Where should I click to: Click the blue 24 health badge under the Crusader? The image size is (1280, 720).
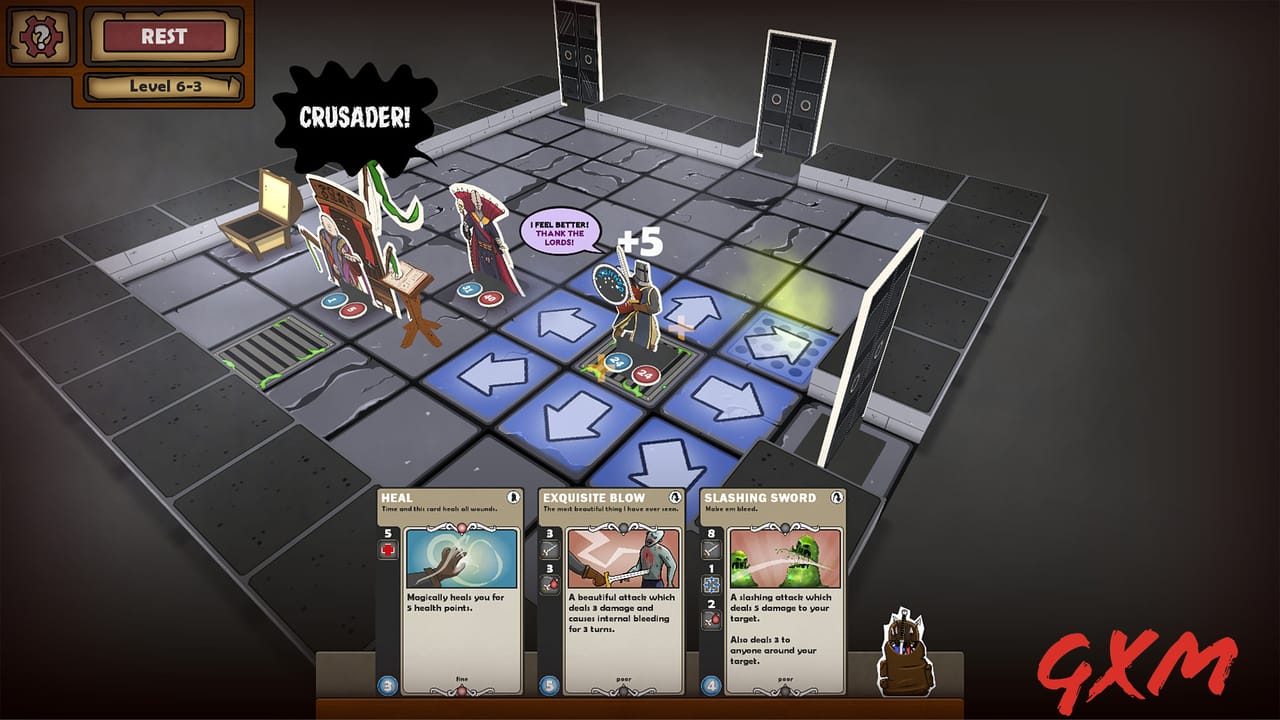[618, 362]
